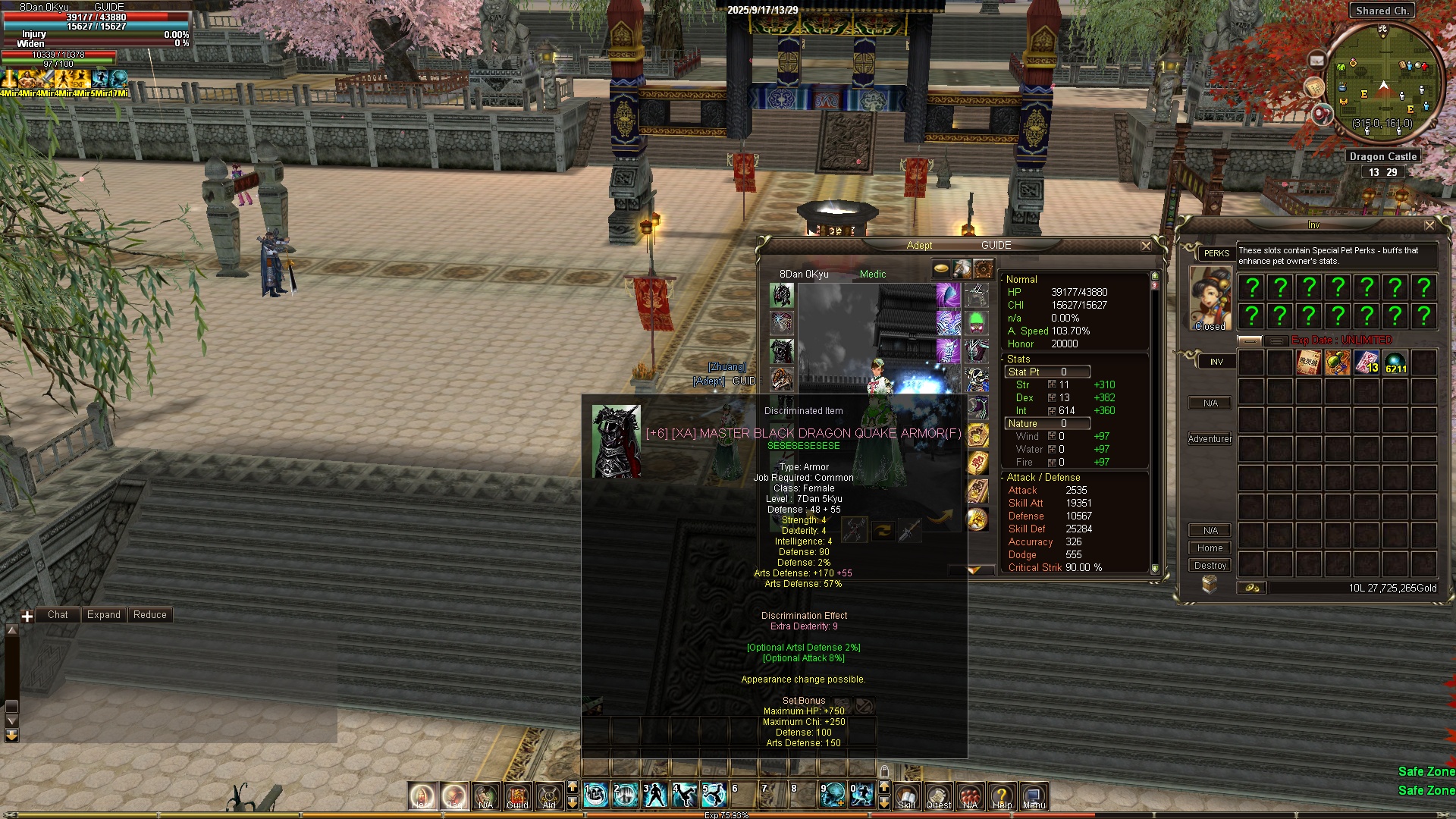The image size is (1456, 819).
Task: Select the green gourd item in inventory
Action: (x=1338, y=362)
